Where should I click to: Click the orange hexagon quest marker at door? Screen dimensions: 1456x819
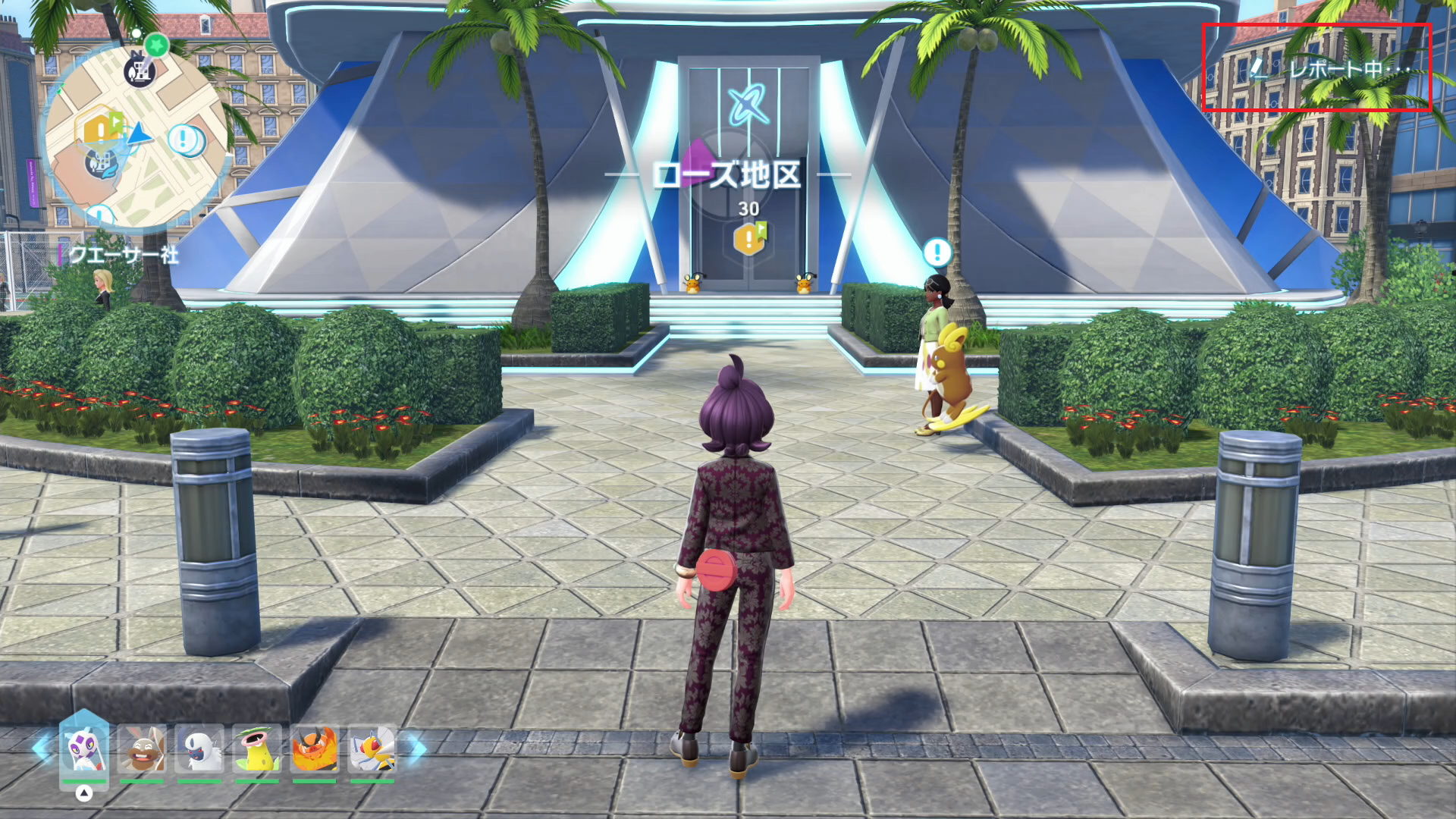pos(749,239)
